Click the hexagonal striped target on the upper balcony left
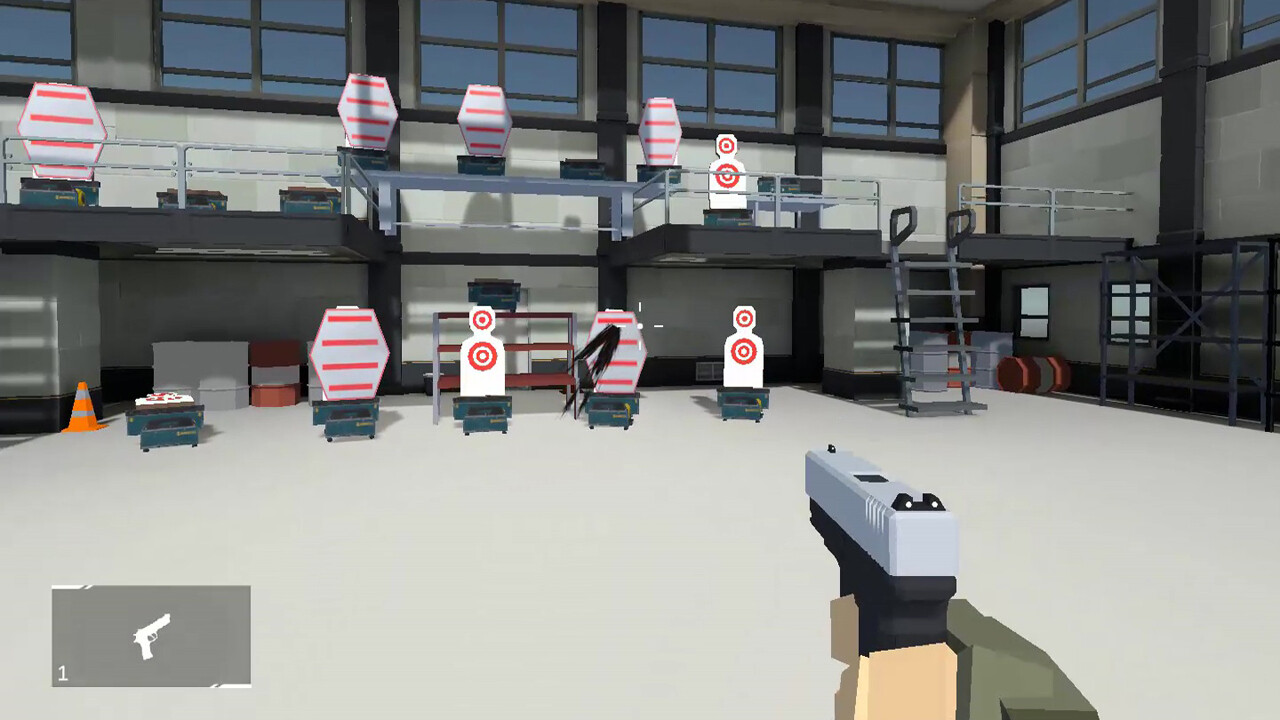The width and height of the screenshot is (1280, 720). [62, 130]
